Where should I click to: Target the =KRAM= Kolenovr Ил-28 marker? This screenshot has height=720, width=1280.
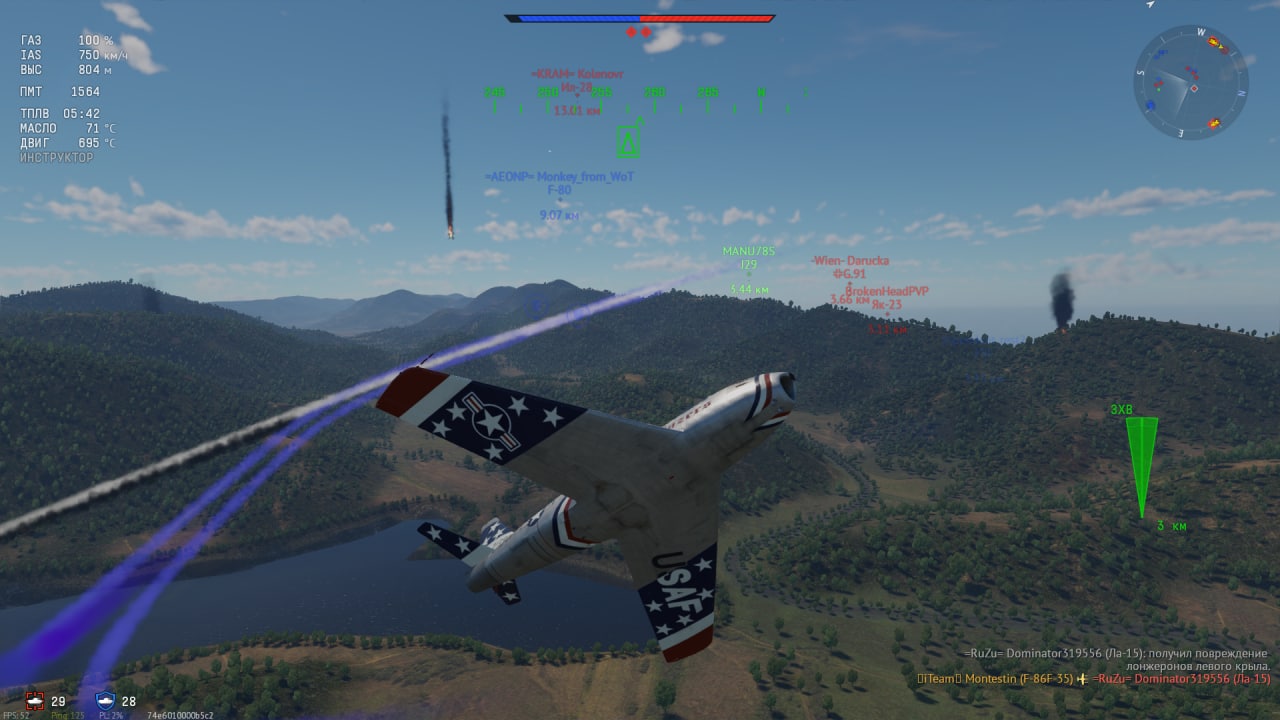pyautogui.click(x=577, y=88)
